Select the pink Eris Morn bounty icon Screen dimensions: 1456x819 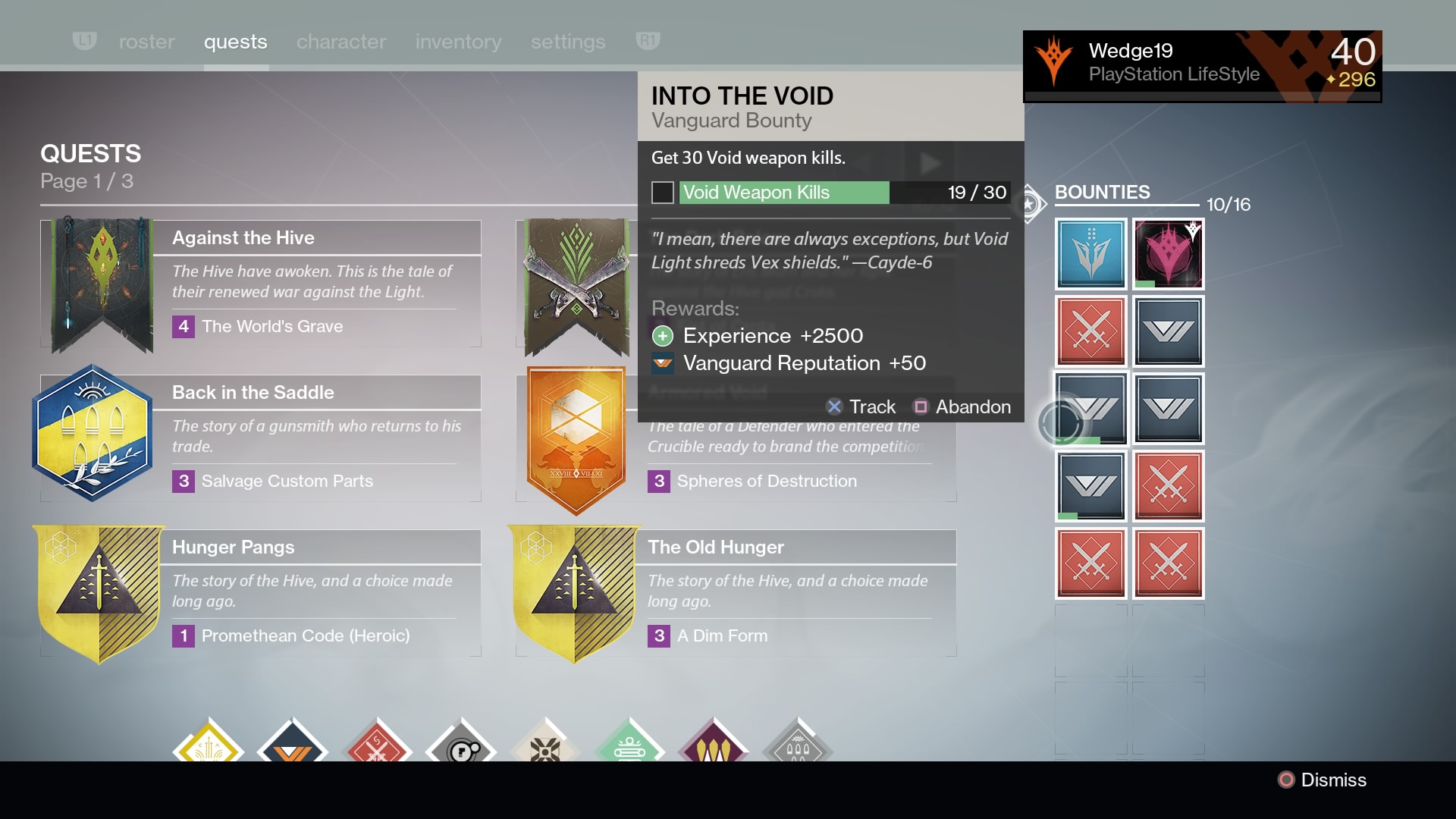click(1168, 254)
